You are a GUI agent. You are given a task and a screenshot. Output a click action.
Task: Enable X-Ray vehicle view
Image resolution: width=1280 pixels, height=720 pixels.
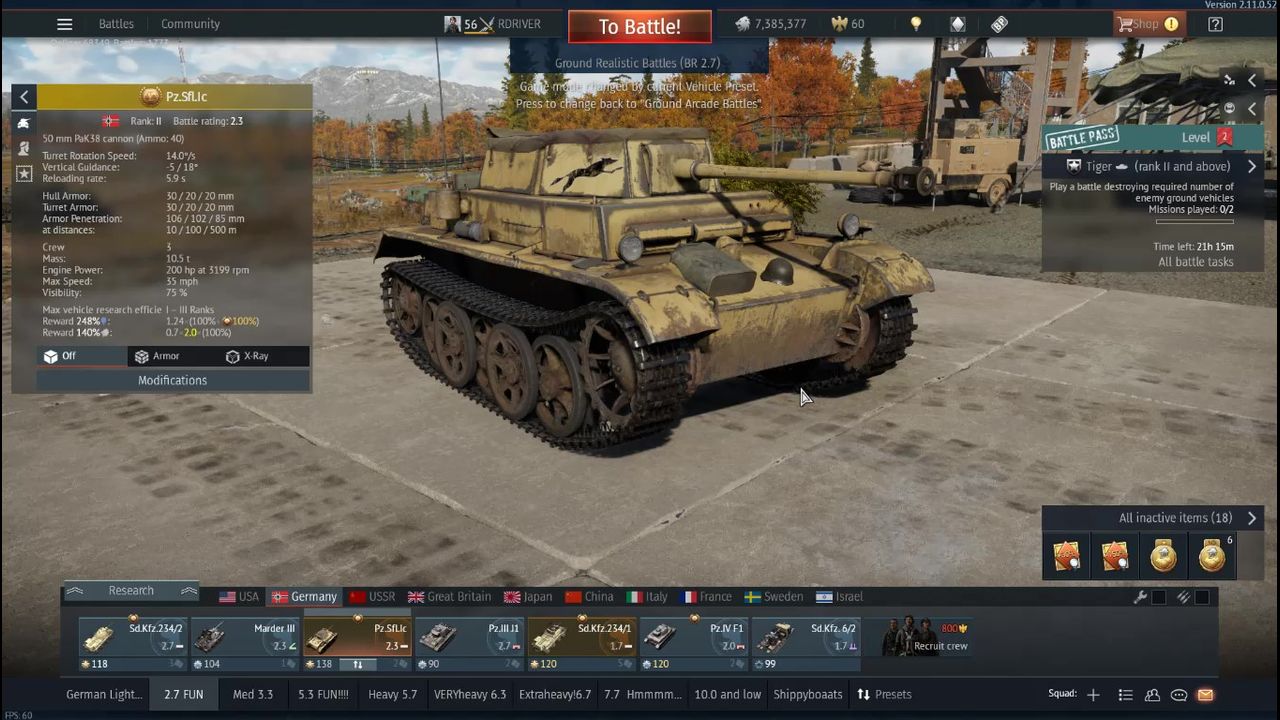[247, 356]
